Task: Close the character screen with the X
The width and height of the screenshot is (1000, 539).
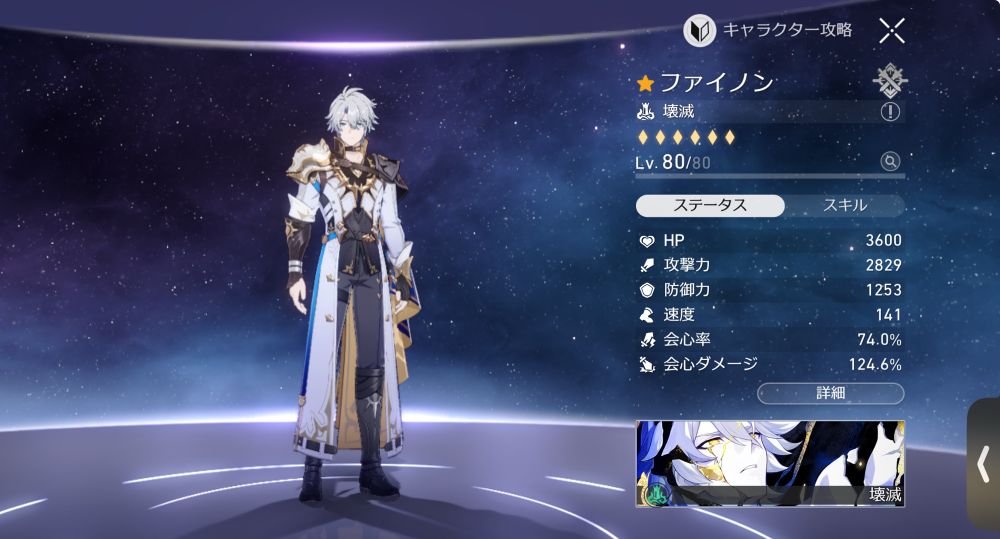Action: point(892,30)
